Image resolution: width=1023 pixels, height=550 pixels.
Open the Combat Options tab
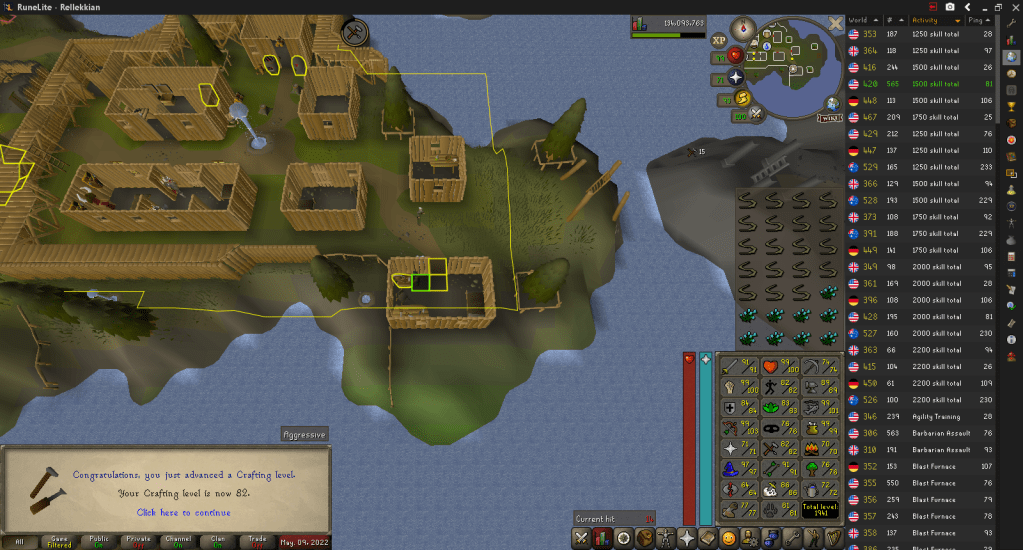582,538
